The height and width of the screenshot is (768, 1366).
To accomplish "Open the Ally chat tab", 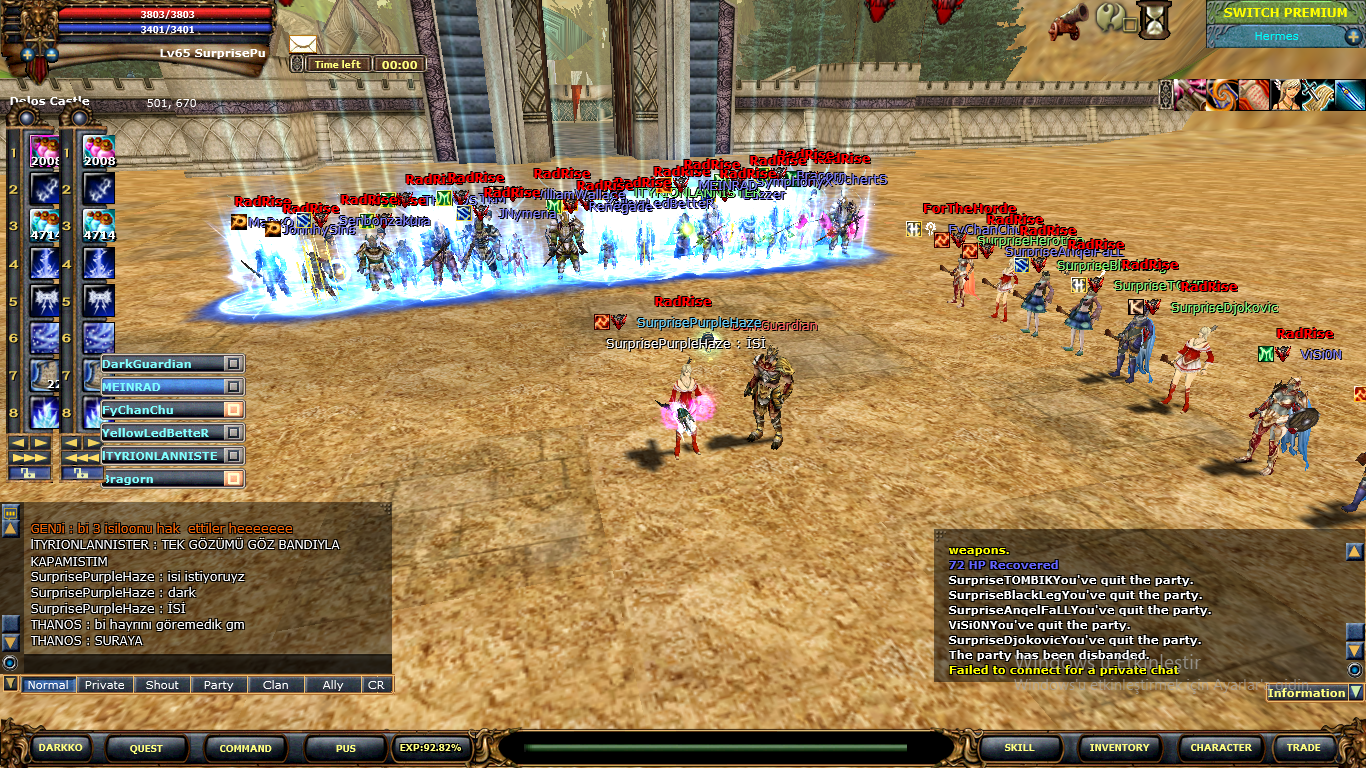I will pyautogui.click(x=333, y=685).
